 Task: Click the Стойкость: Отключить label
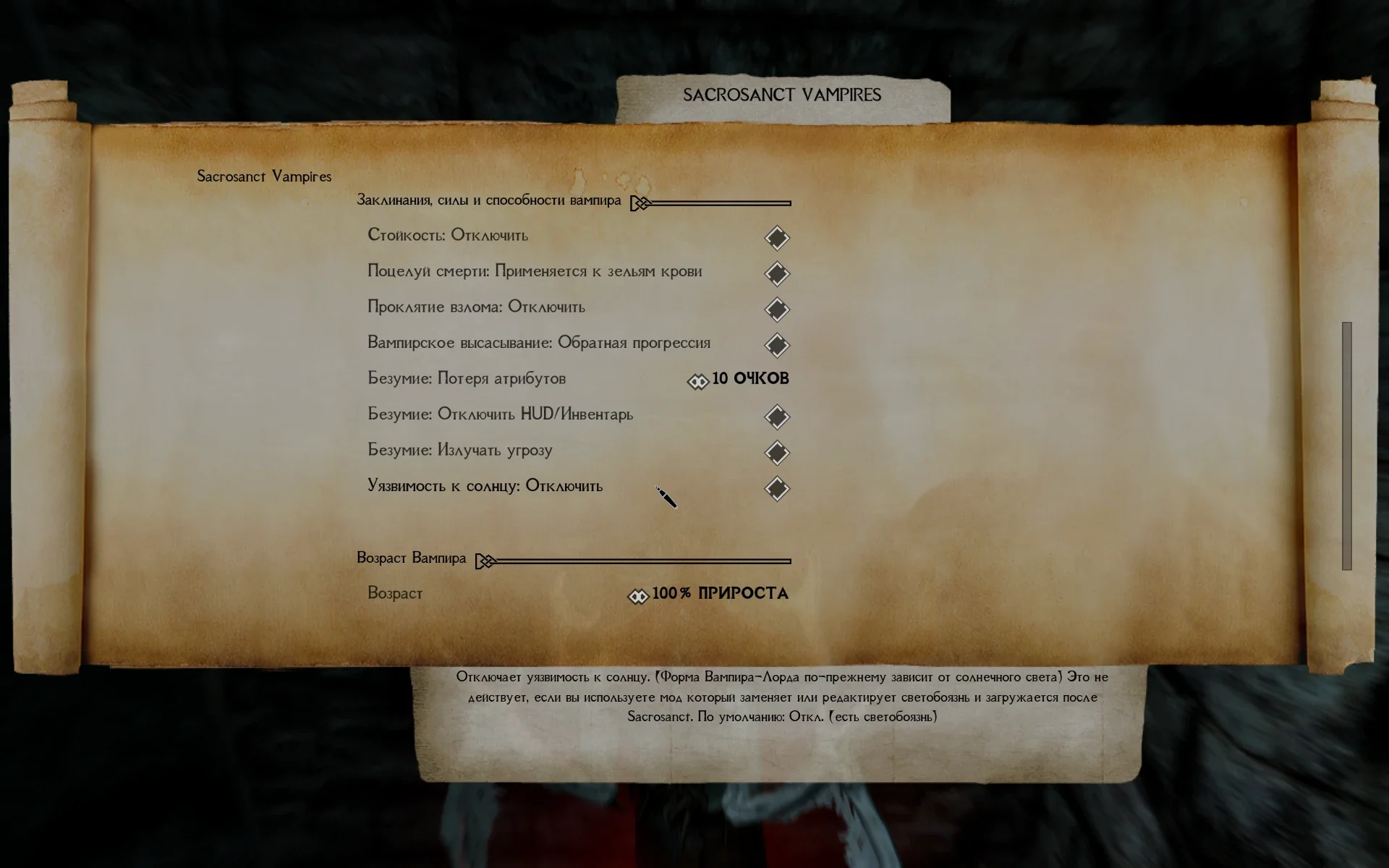(x=449, y=234)
